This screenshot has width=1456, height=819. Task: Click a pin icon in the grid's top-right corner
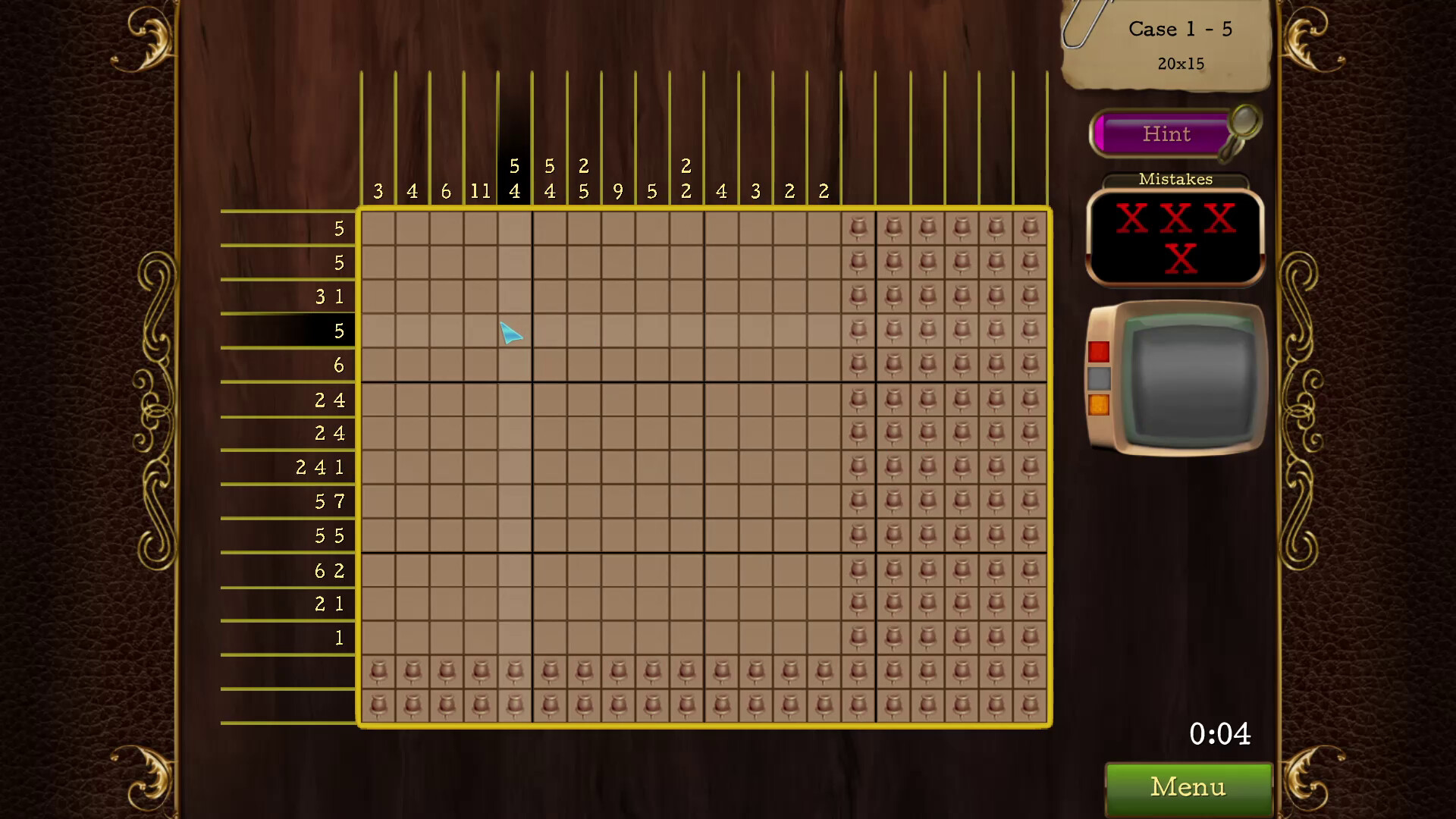(x=1028, y=227)
